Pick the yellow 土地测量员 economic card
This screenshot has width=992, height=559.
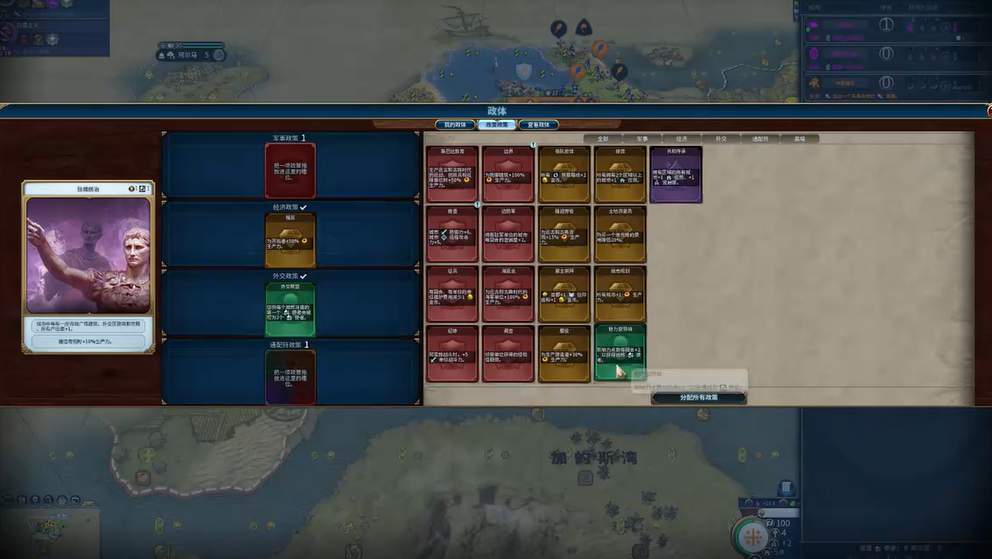point(619,233)
